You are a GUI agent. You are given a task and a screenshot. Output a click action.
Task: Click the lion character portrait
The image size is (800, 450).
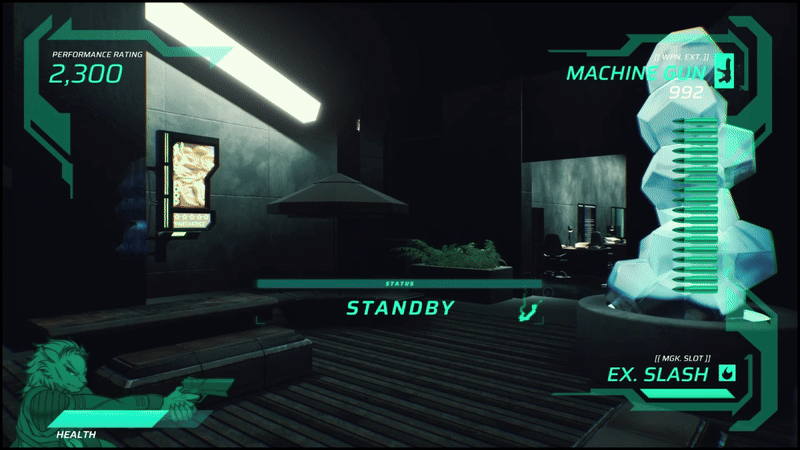tap(62, 376)
